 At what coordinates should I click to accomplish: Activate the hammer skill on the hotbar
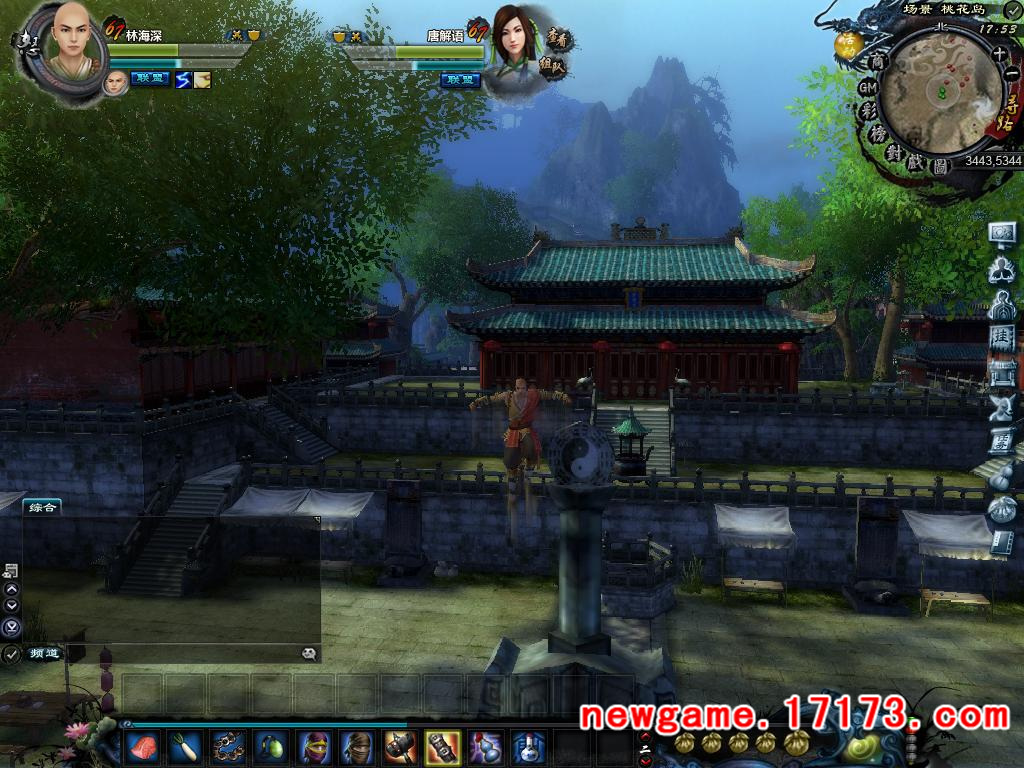click(399, 746)
